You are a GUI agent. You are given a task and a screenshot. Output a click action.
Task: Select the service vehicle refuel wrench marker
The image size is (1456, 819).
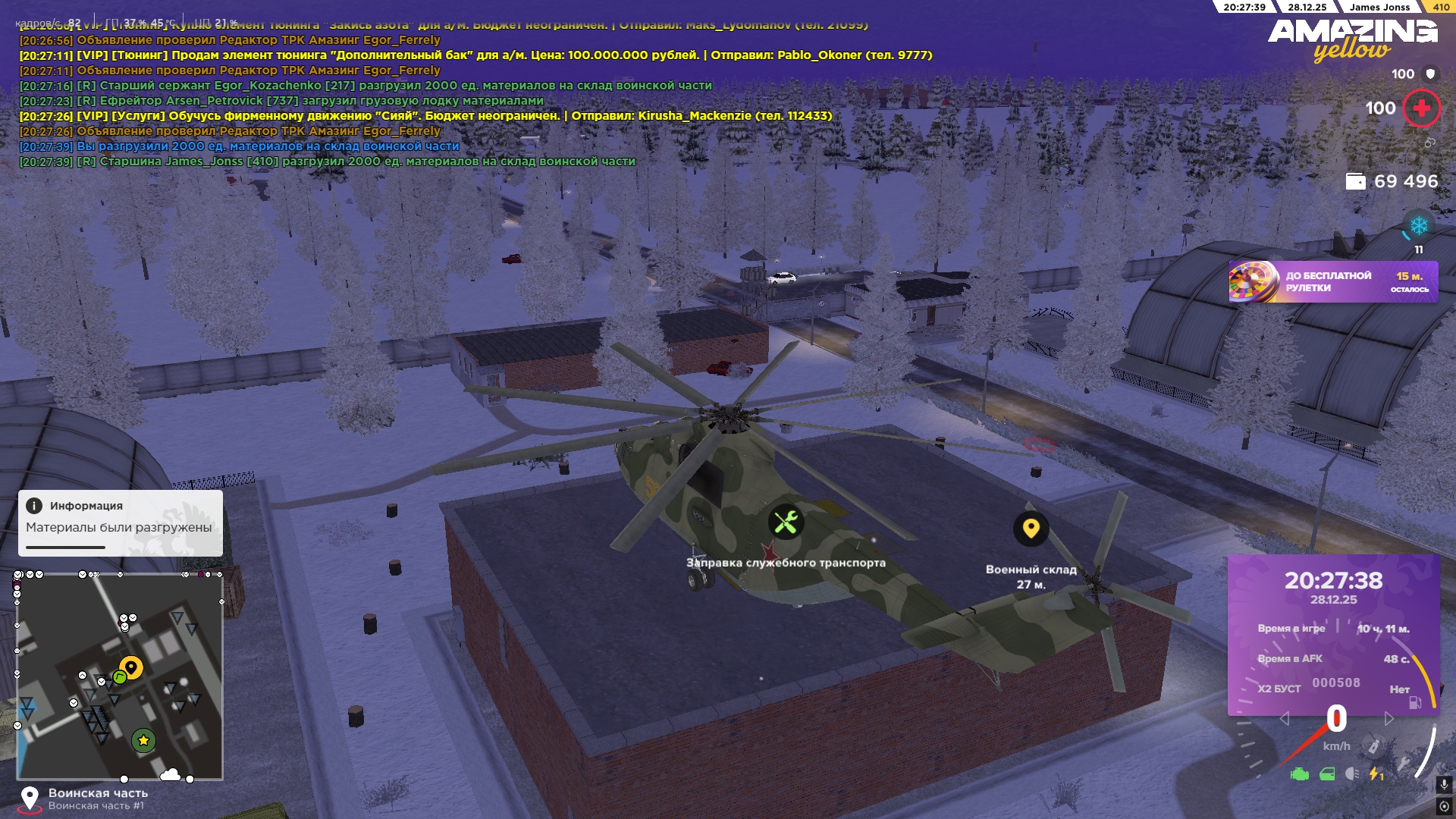click(x=786, y=522)
